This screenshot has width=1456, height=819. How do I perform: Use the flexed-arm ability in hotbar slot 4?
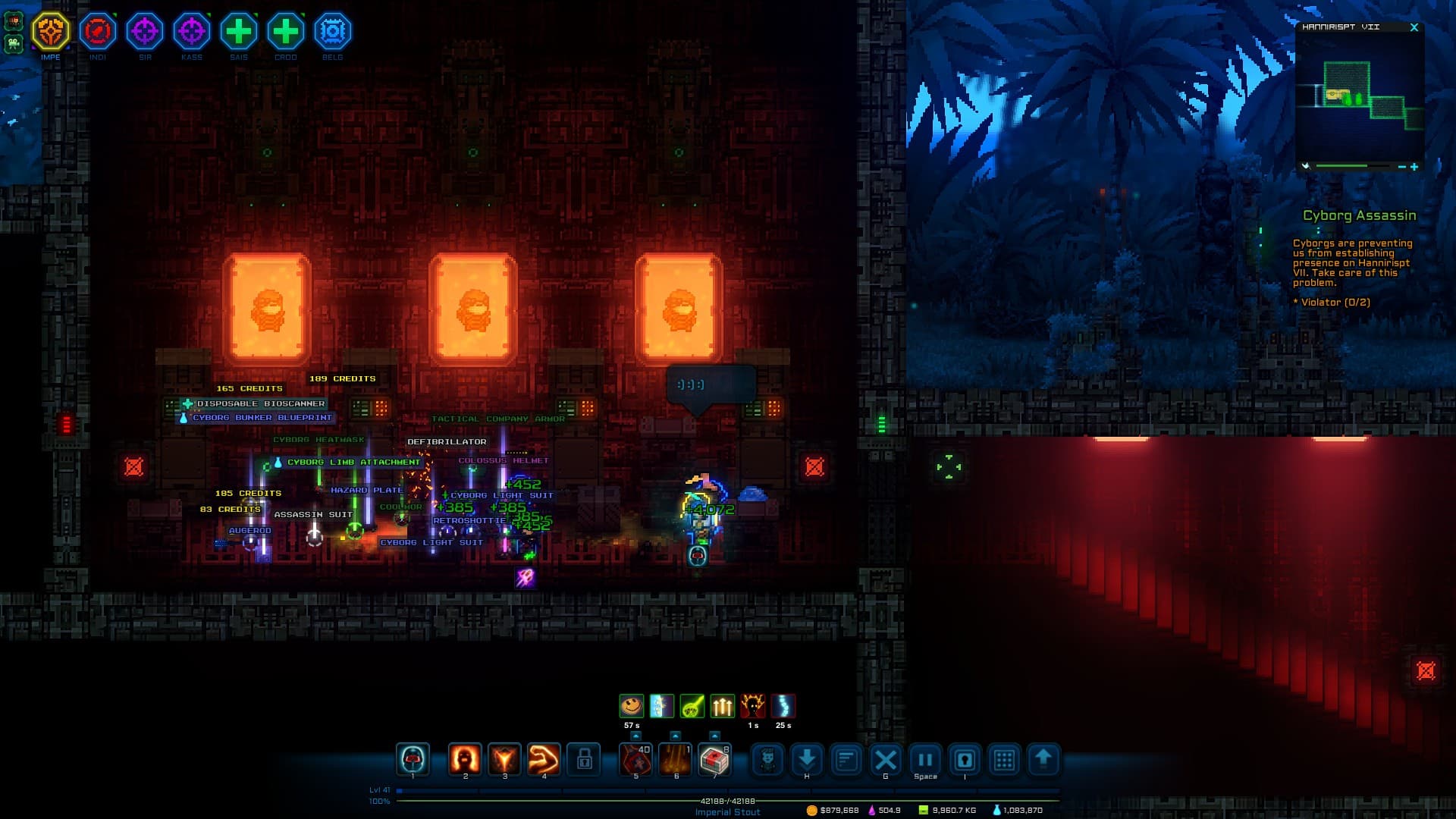[544, 761]
